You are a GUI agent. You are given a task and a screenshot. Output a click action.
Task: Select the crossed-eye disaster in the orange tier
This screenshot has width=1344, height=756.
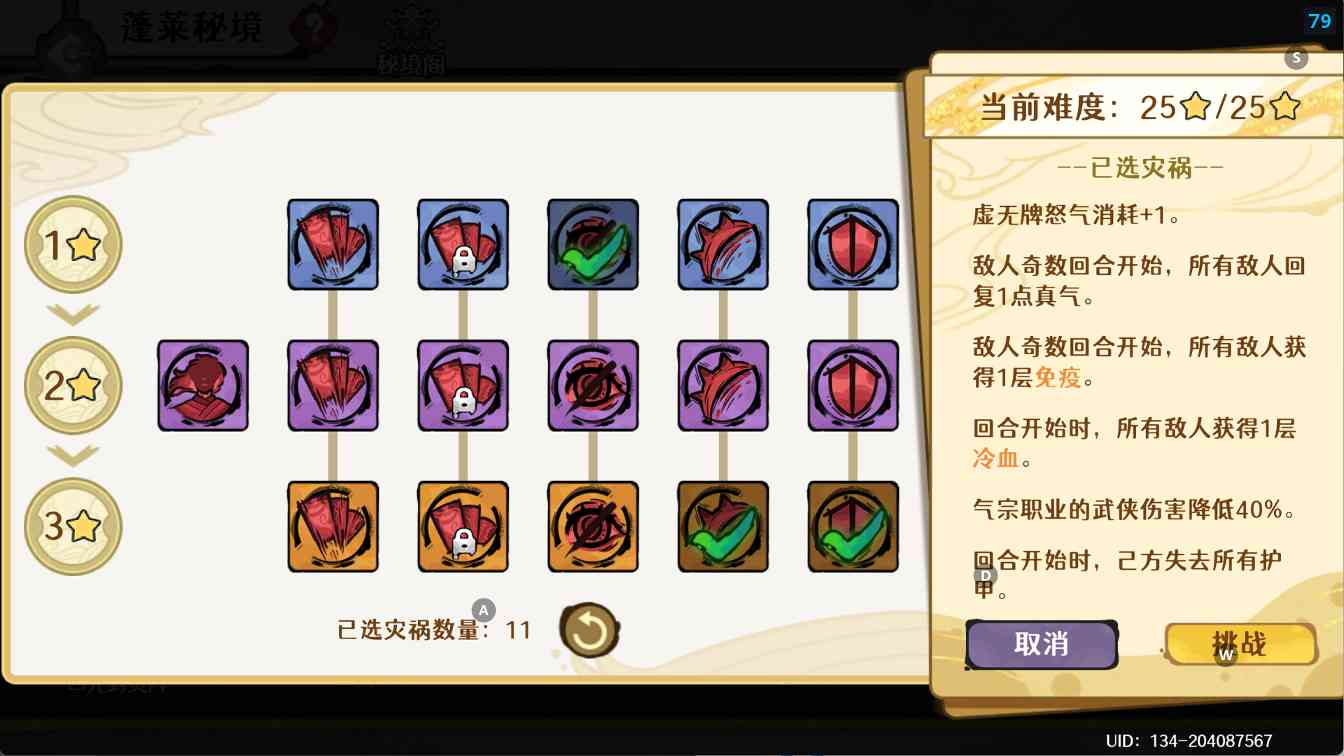click(x=593, y=526)
